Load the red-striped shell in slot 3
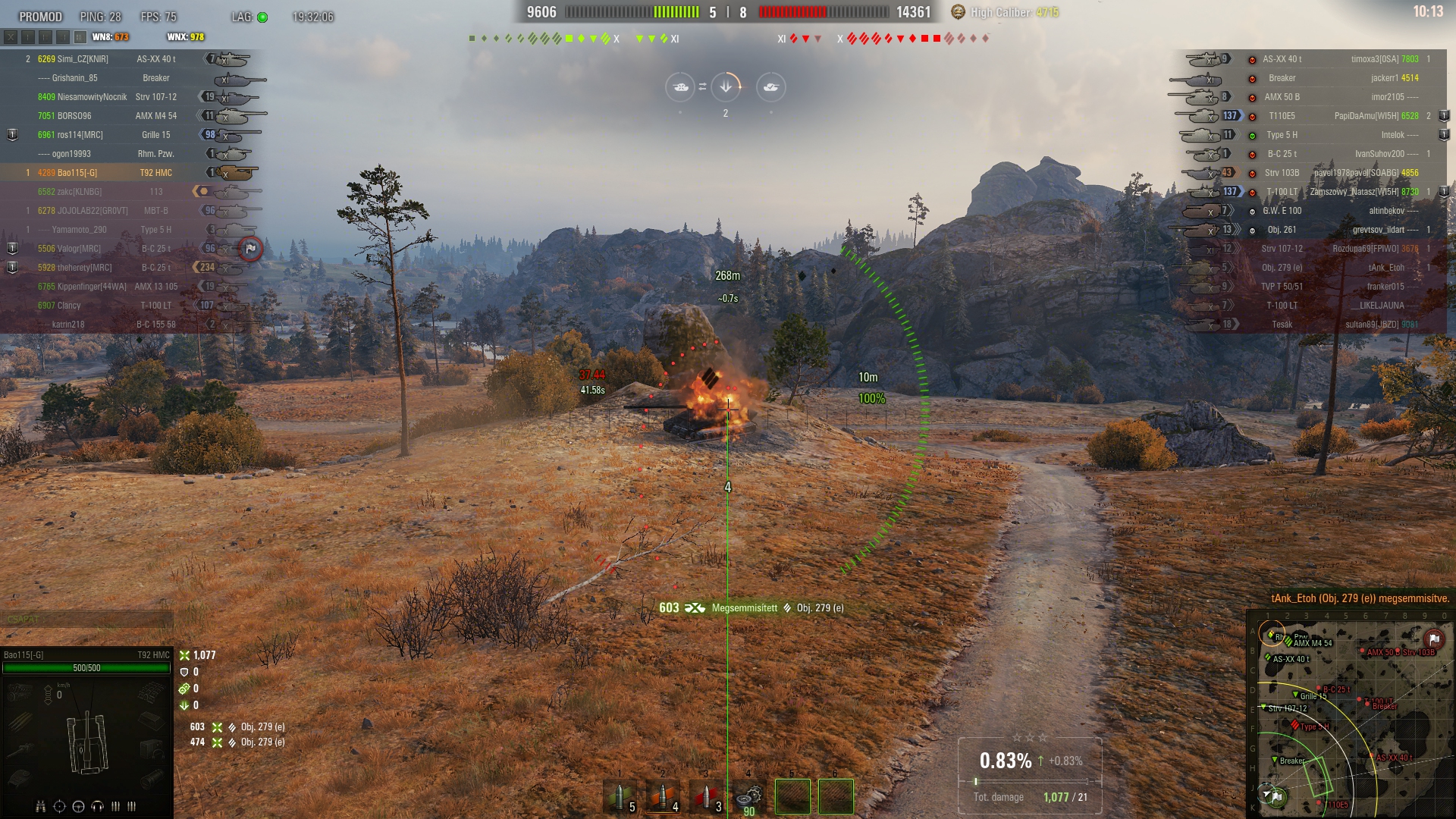 click(706, 796)
